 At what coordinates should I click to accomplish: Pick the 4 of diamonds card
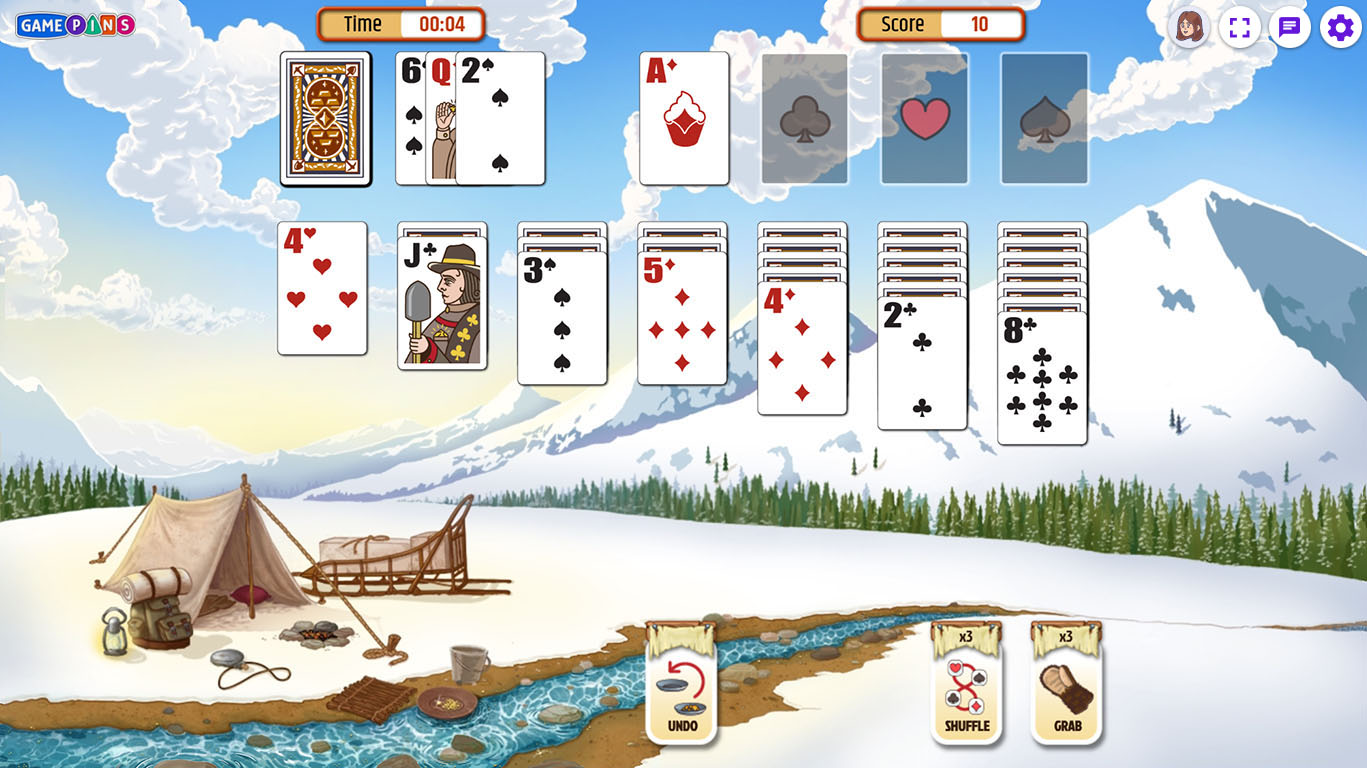(802, 348)
